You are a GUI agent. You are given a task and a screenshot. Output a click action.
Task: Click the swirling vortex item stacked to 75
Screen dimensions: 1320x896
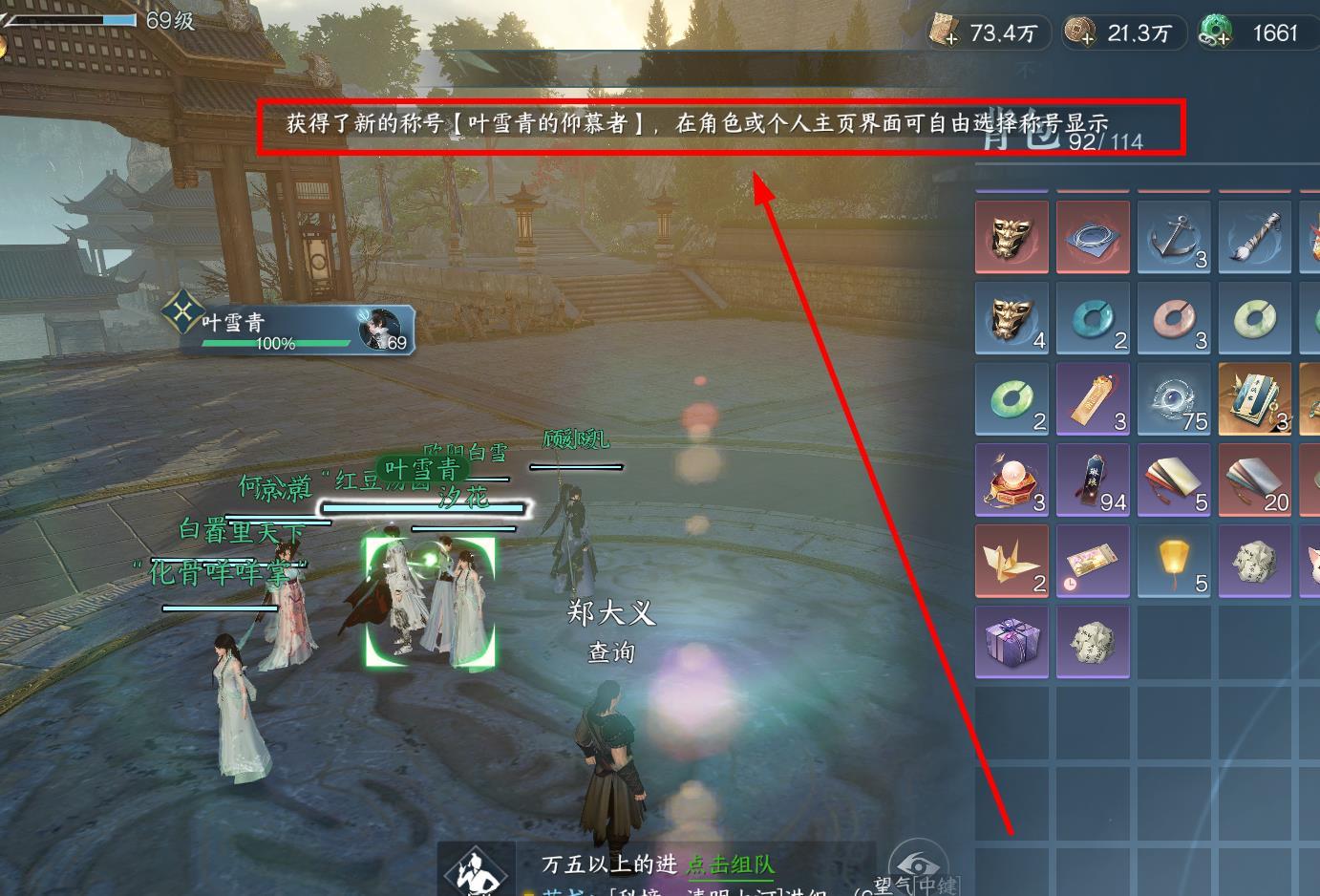point(1174,399)
